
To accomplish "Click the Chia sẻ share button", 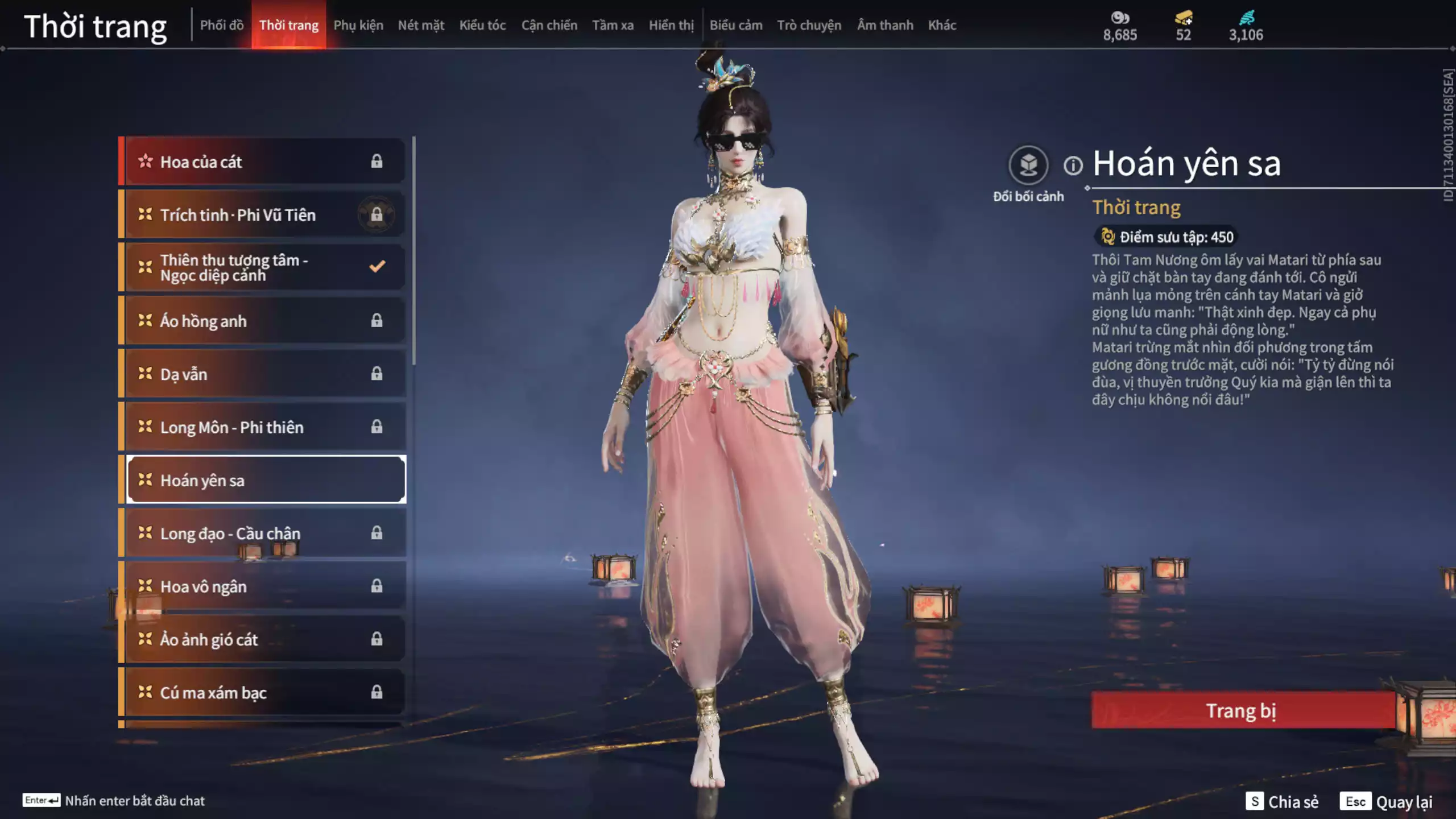I will [1282, 801].
